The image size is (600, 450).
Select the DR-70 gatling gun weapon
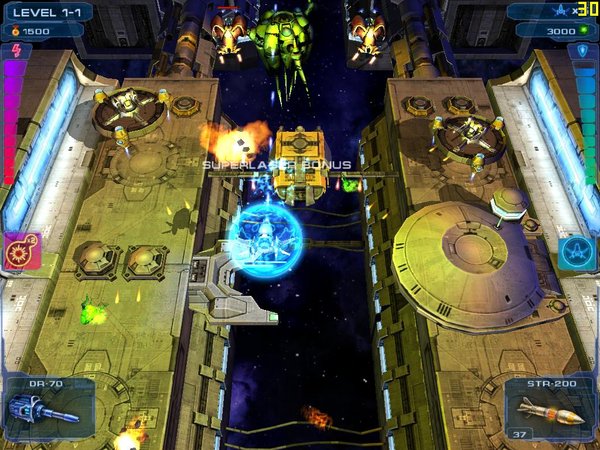48,407
